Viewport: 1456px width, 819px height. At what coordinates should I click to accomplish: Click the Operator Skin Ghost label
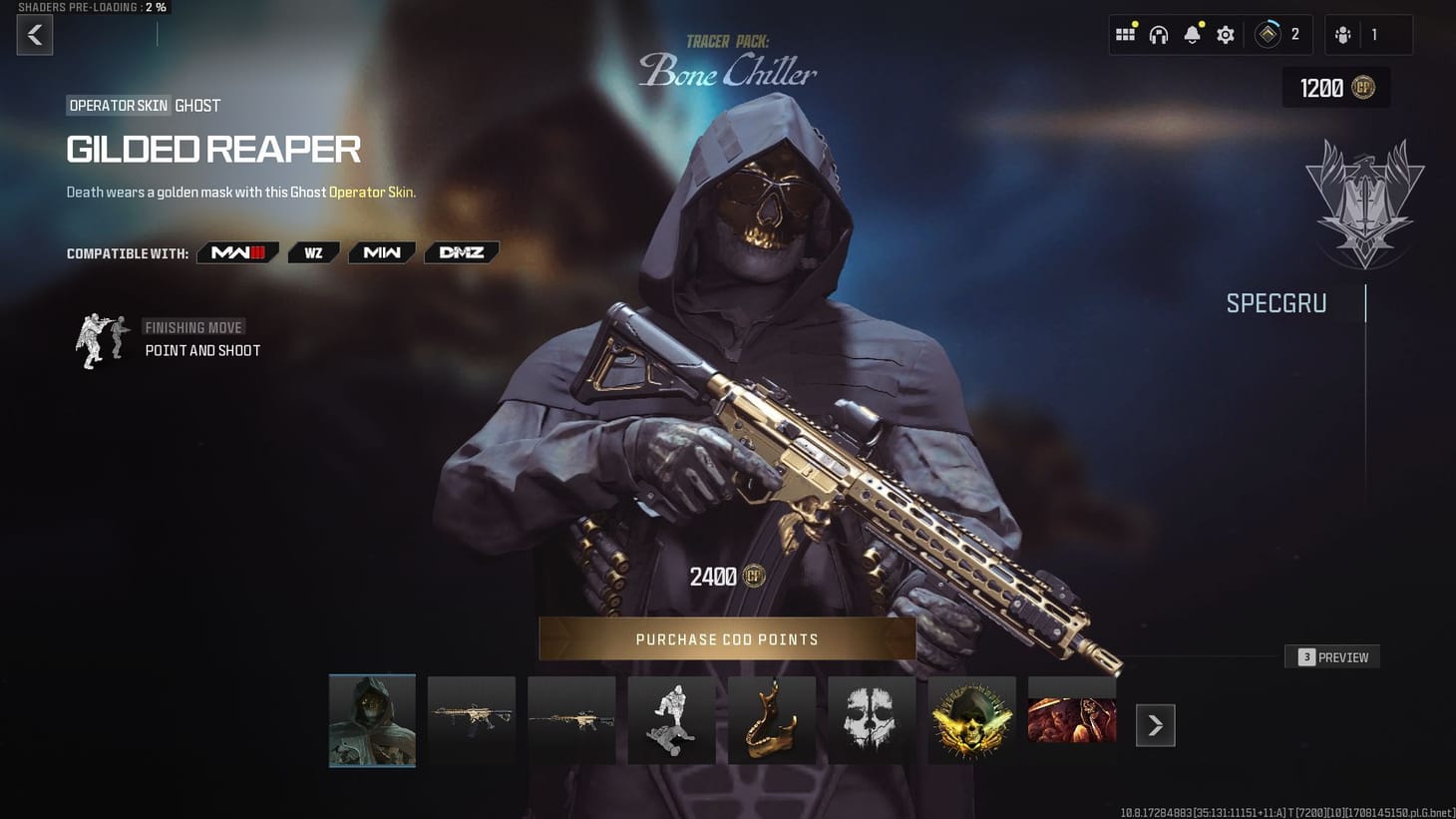coord(140,105)
